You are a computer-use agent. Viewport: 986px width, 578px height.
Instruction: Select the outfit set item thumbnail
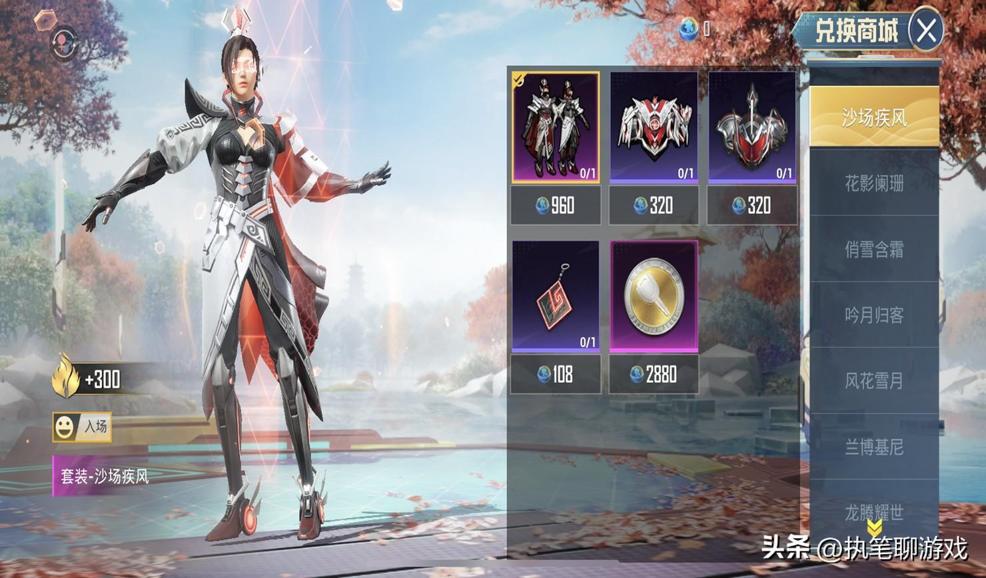click(556, 127)
